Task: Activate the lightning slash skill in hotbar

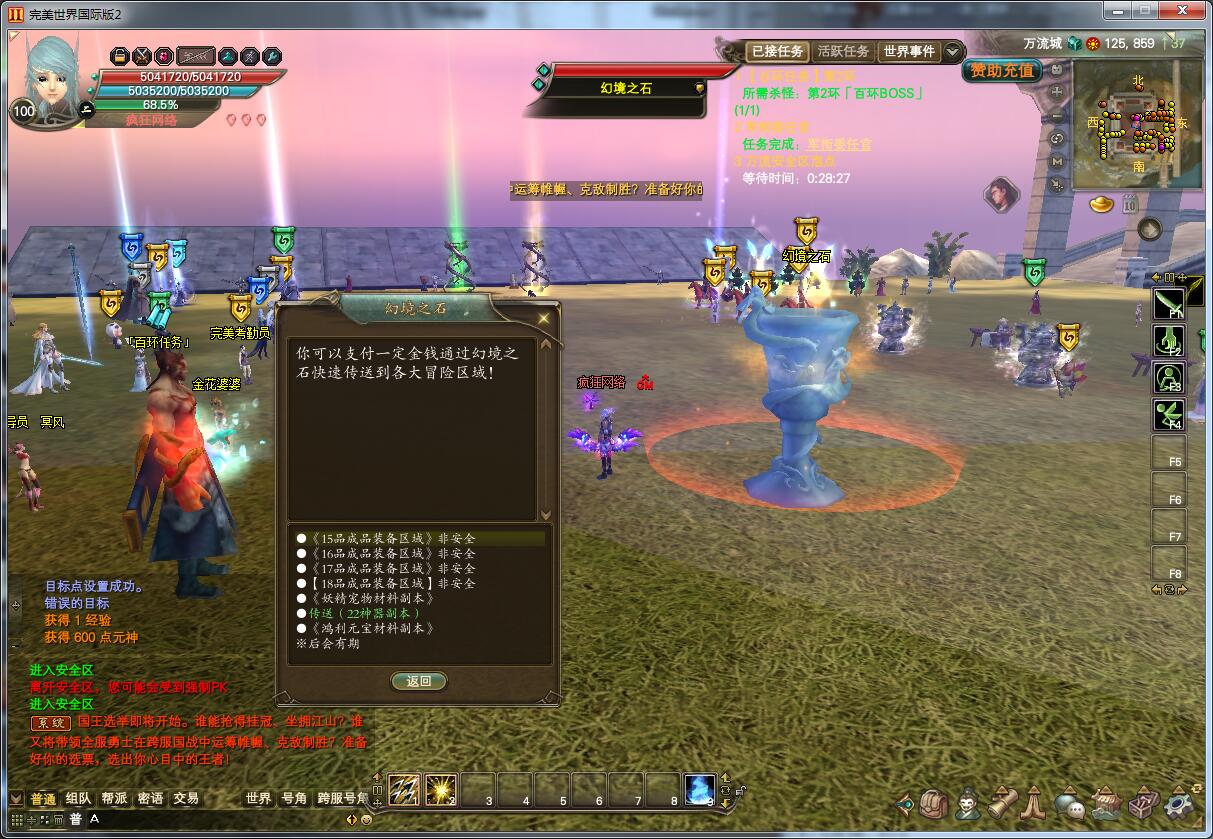Action: coord(403,790)
